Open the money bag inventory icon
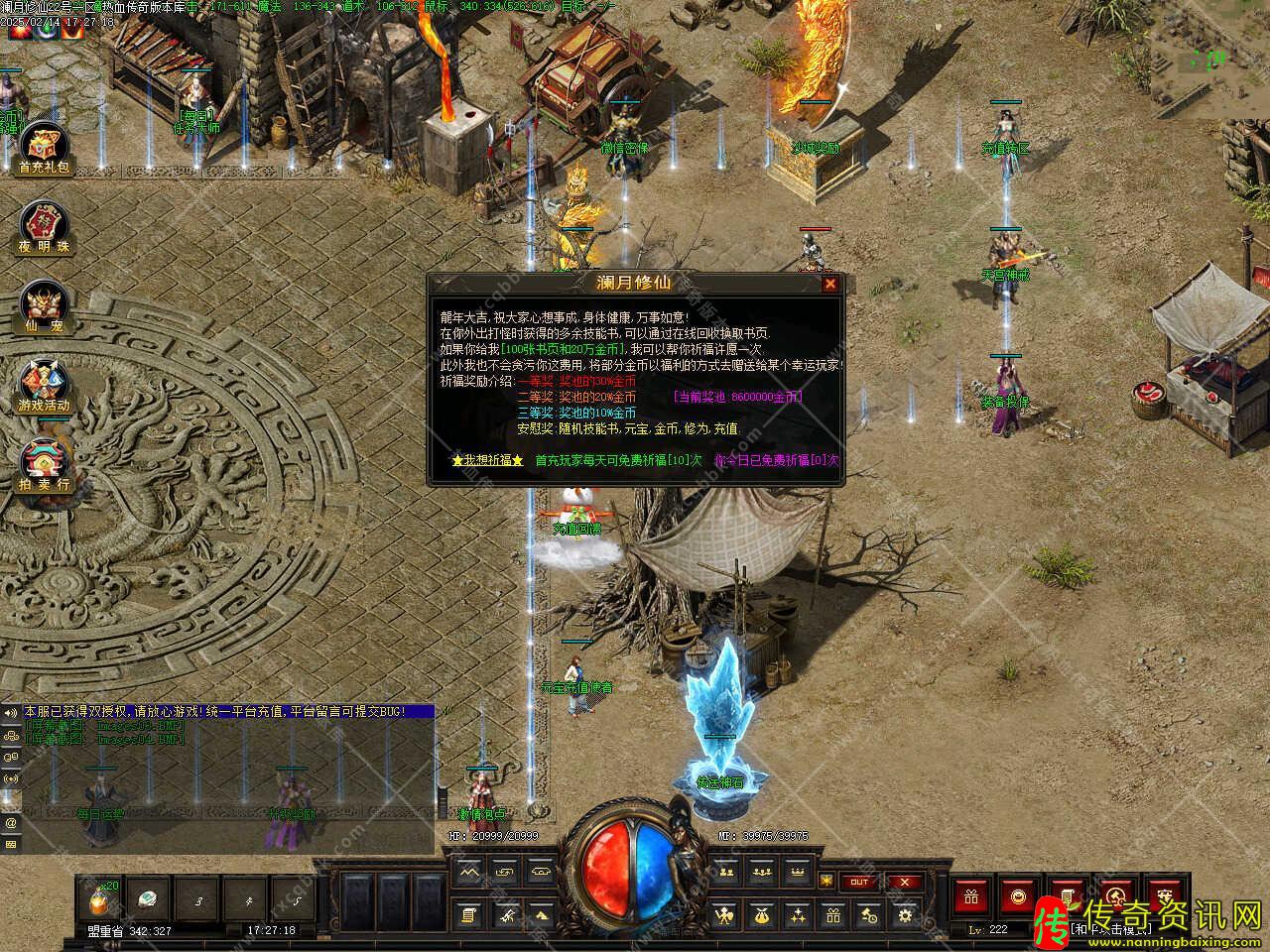The image size is (1270, 952). 761,915
